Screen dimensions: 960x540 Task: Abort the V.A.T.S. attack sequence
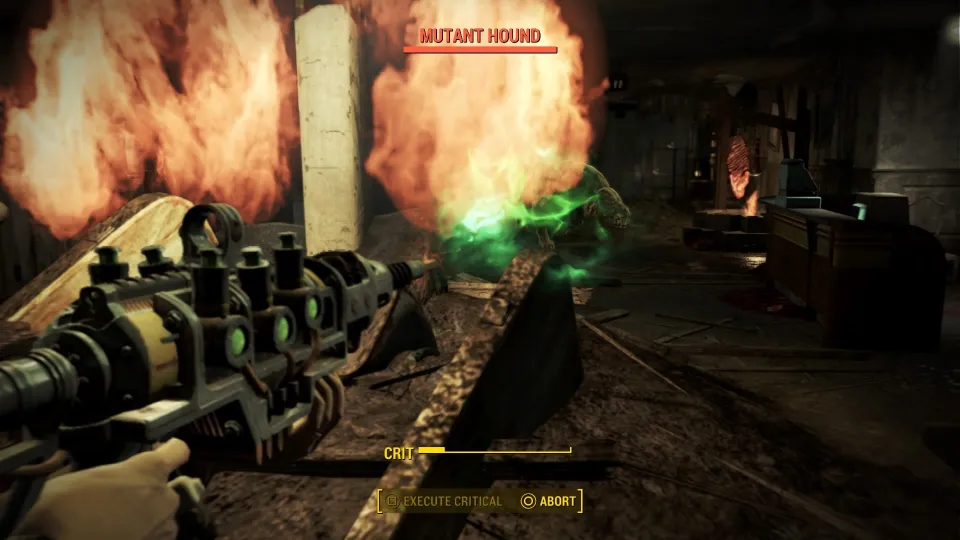[548, 501]
